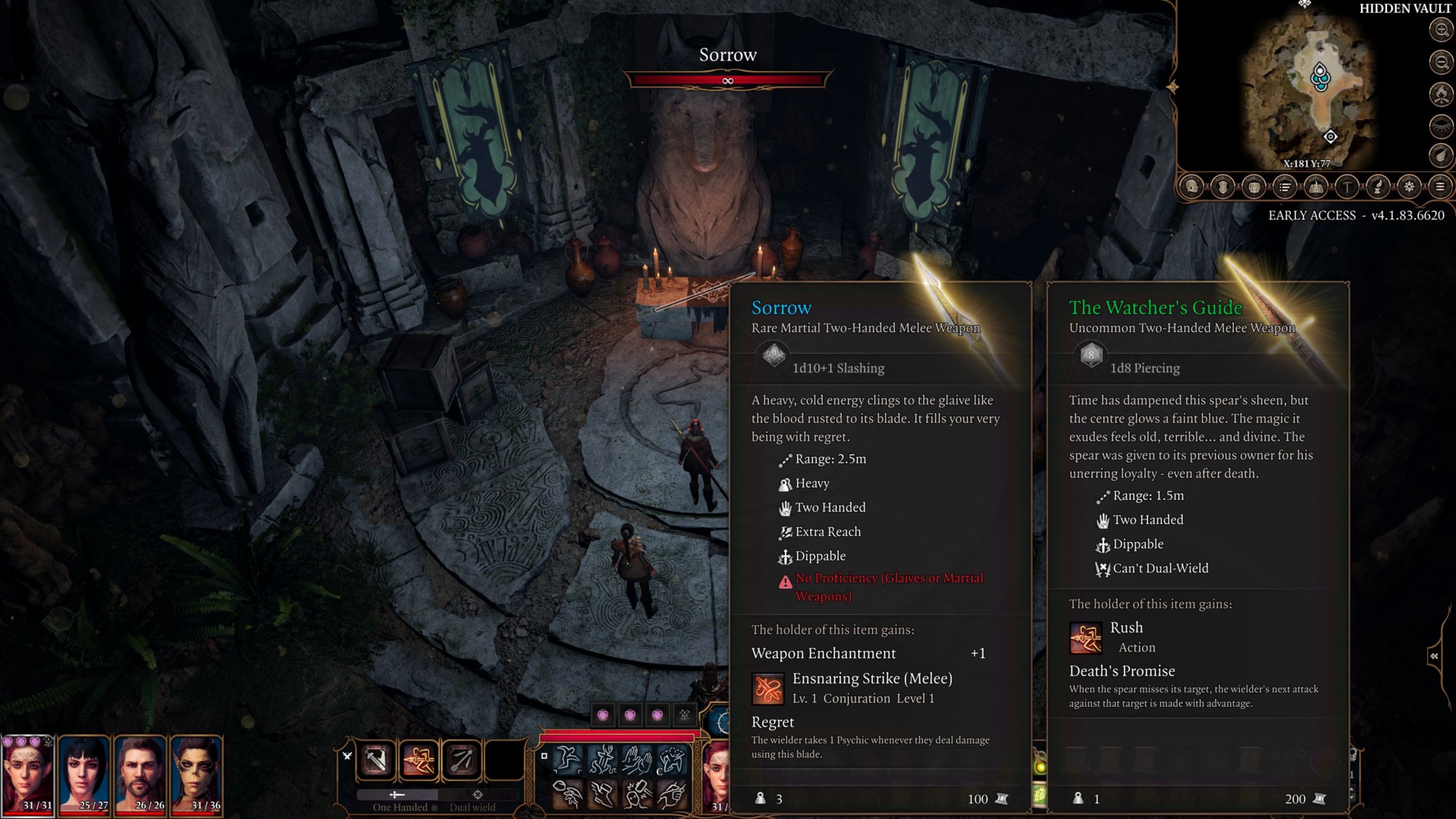Zoom in on the minimap
This screenshot has height=819, width=1456.
click(x=1441, y=30)
